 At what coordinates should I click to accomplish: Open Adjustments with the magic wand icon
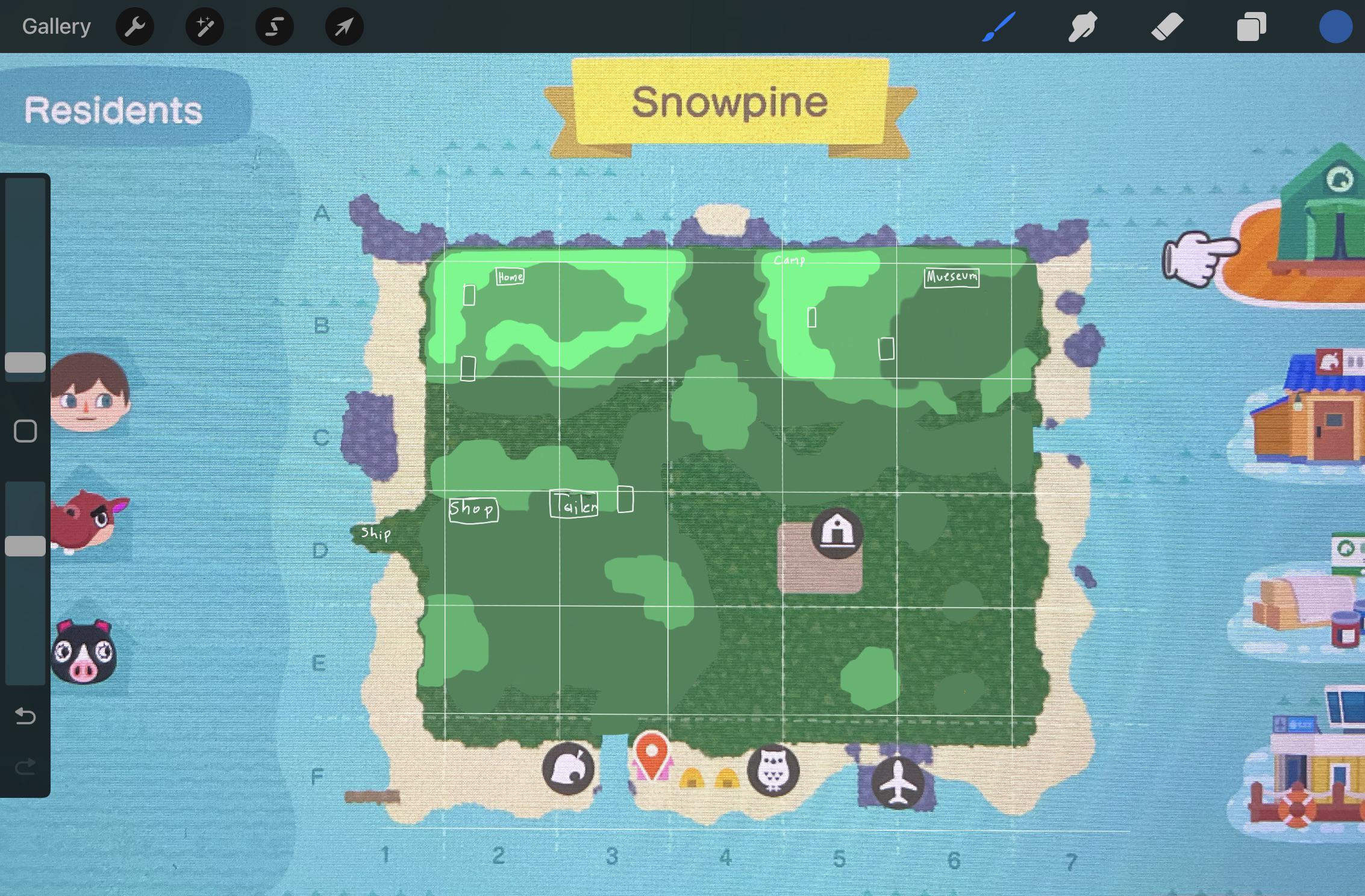(x=204, y=26)
